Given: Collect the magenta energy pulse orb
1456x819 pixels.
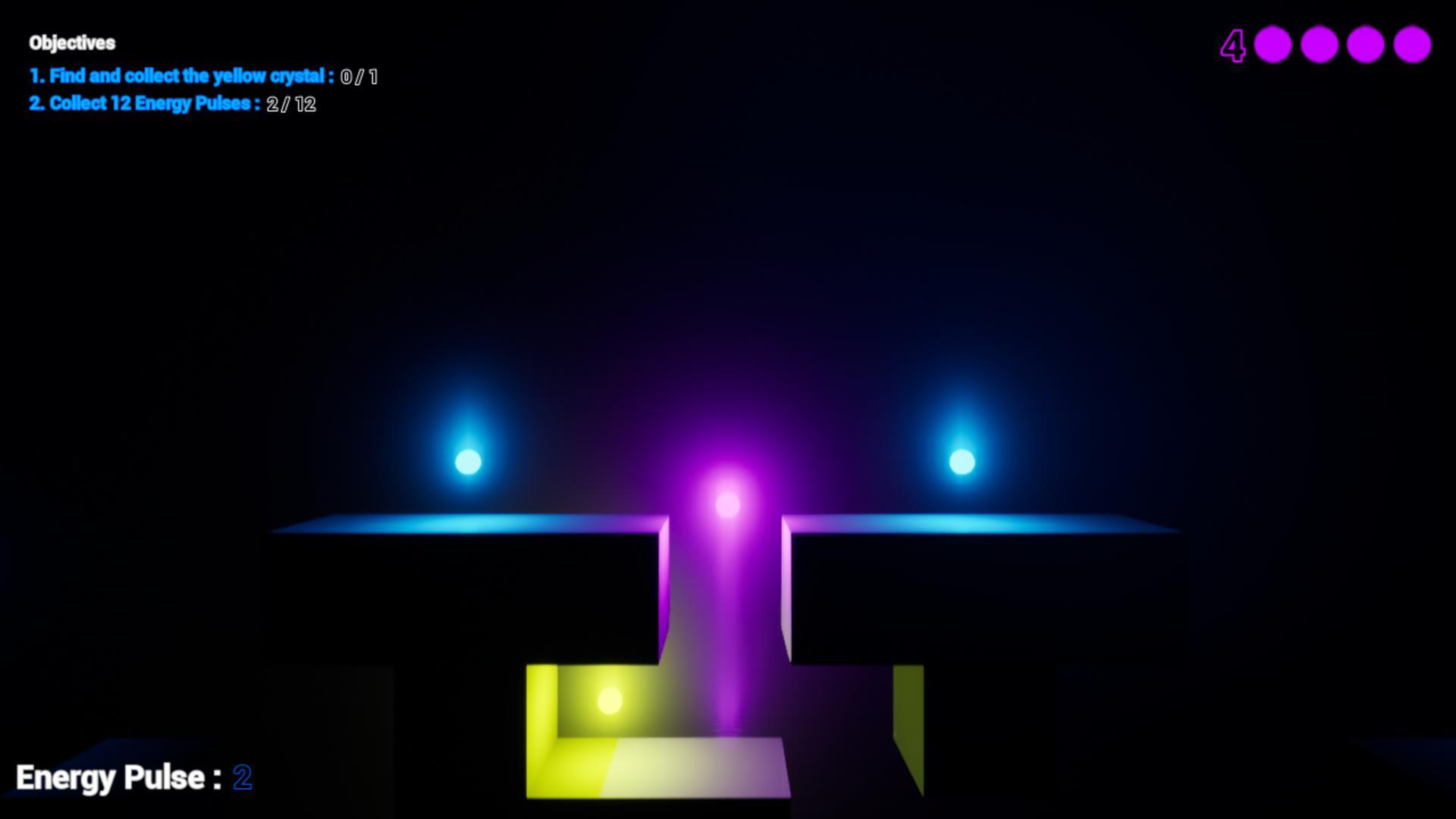Looking at the screenshot, I should pyautogui.click(x=726, y=503).
